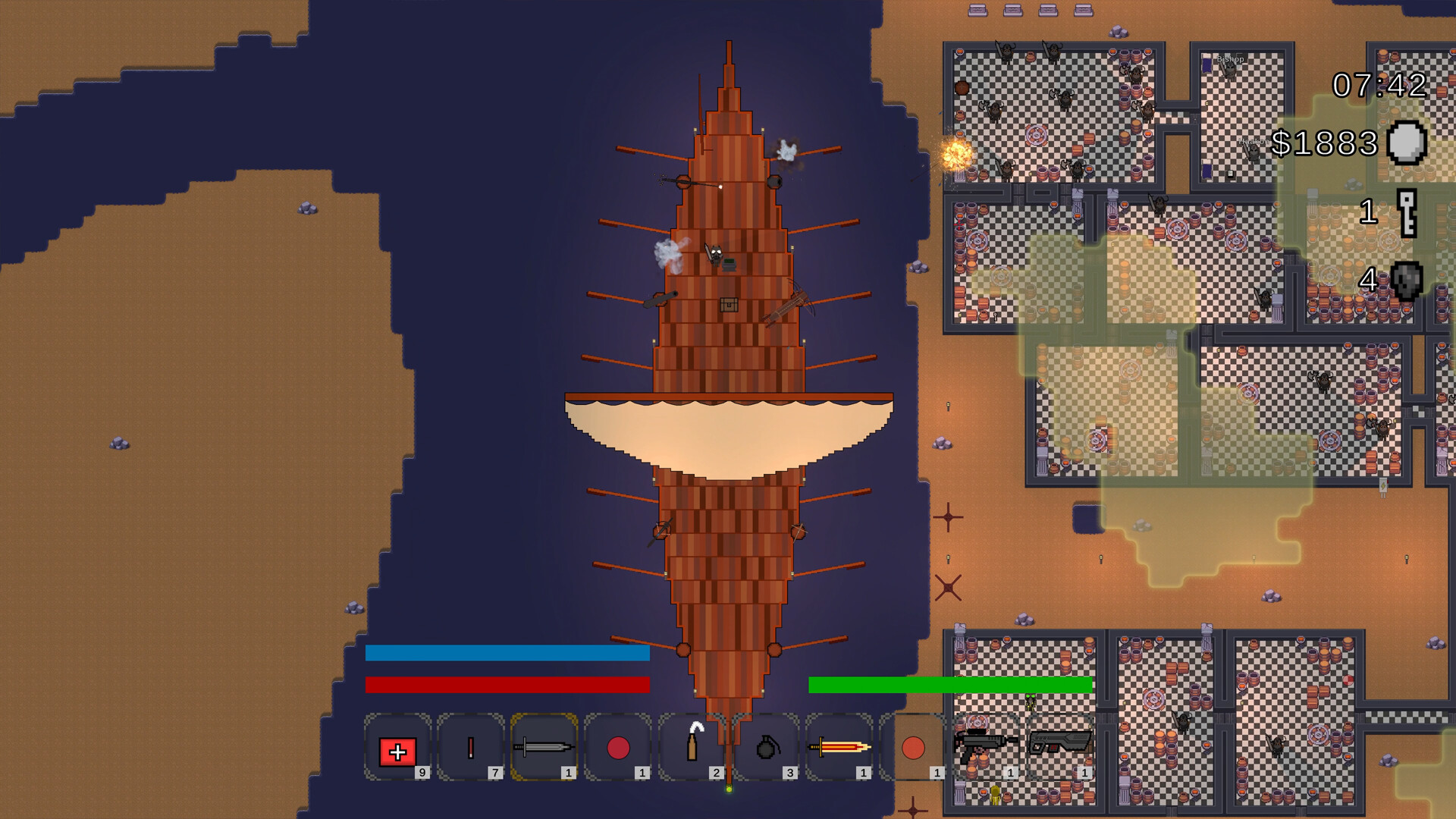The image size is (1456, 819).
Task: Select the syringe item with count seven
Action: click(x=470, y=749)
